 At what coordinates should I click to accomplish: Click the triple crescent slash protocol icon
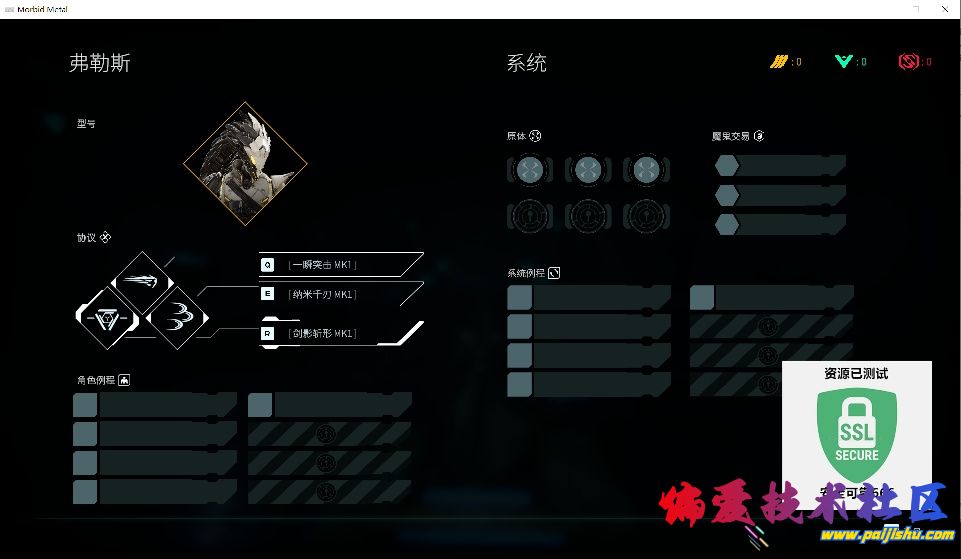coord(178,318)
